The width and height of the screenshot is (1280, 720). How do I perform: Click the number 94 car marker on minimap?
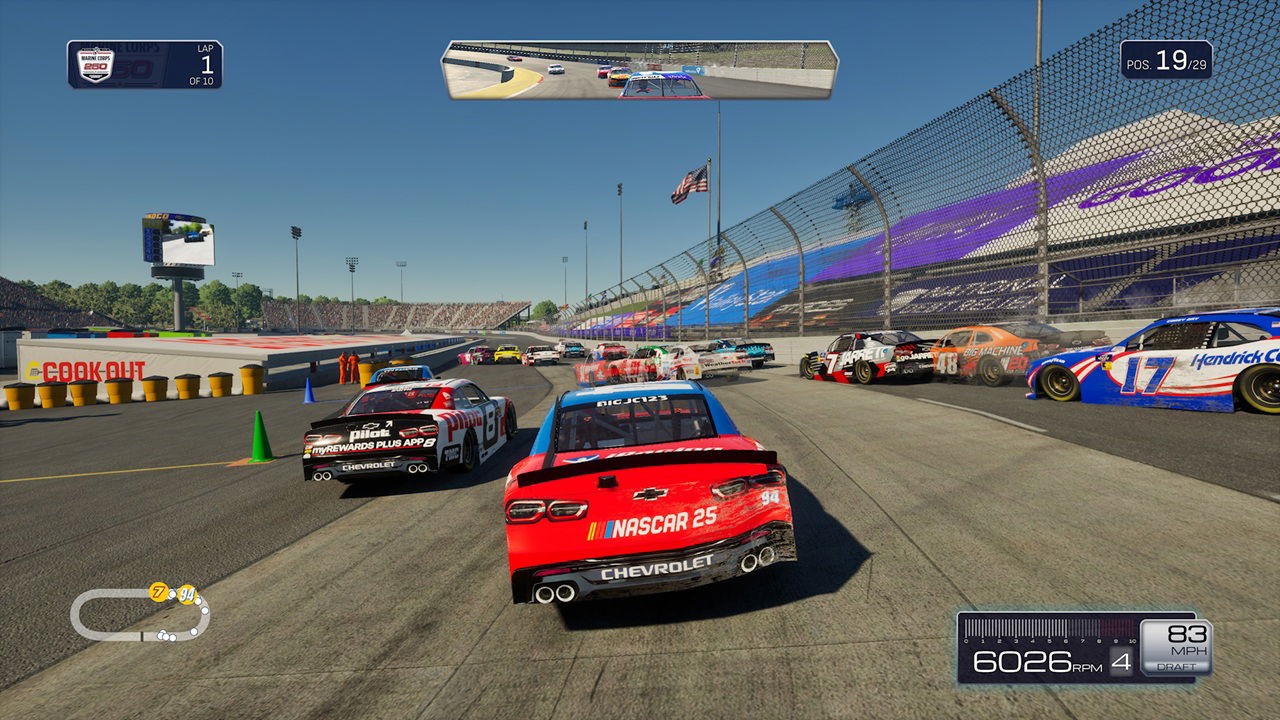[186, 594]
